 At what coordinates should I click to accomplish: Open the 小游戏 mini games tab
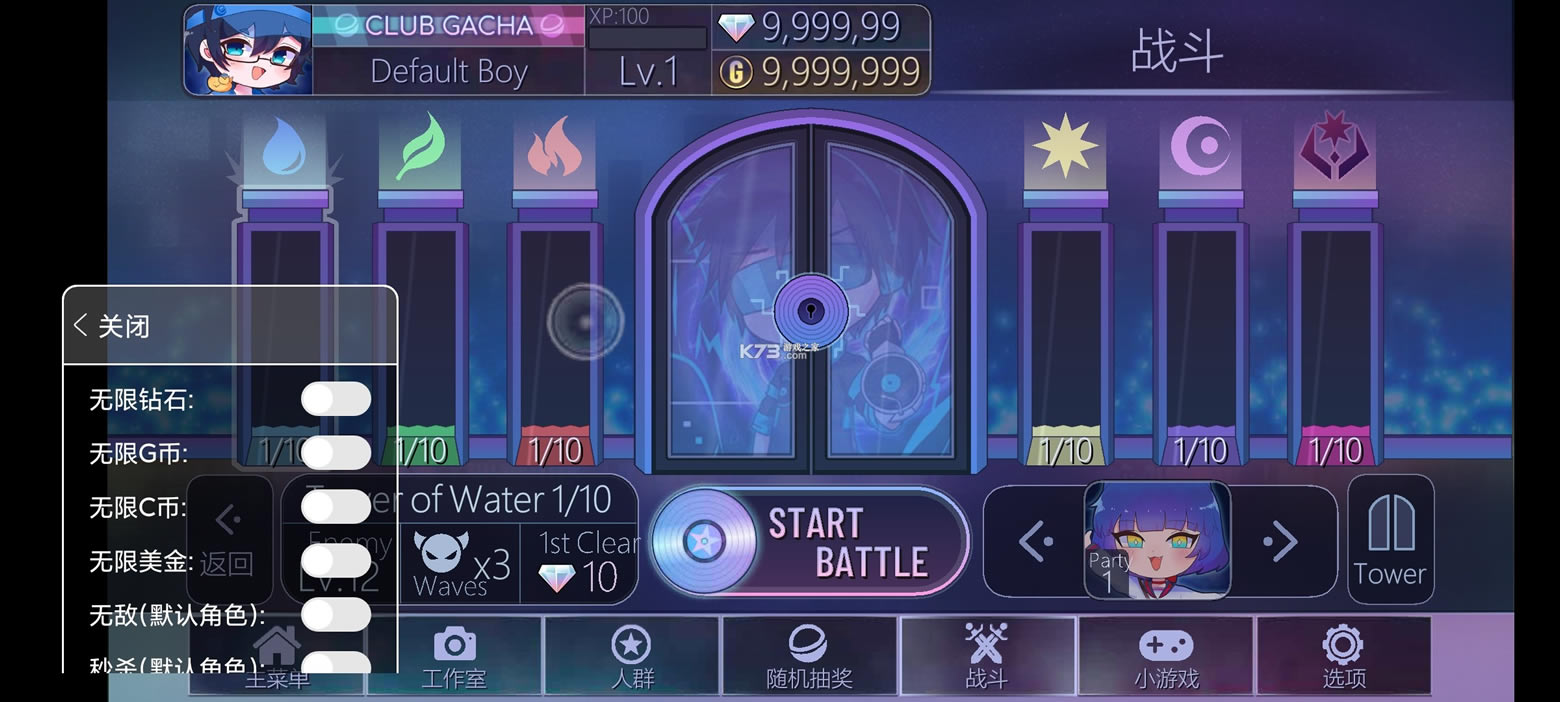point(1166,657)
